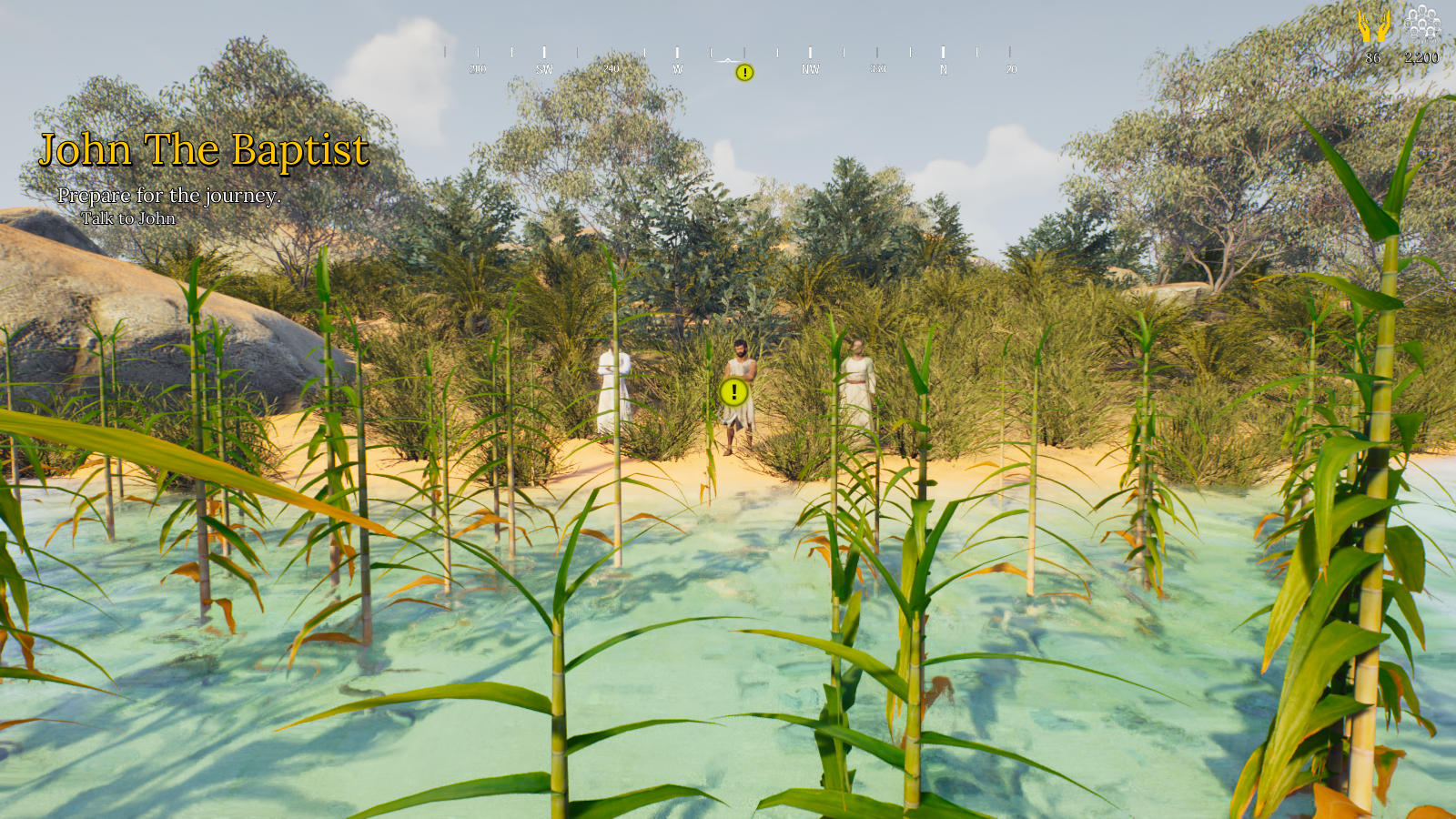Screen dimensions: 1456x819
Task: Open the John The Baptist quest tracker
Action: point(204,150)
